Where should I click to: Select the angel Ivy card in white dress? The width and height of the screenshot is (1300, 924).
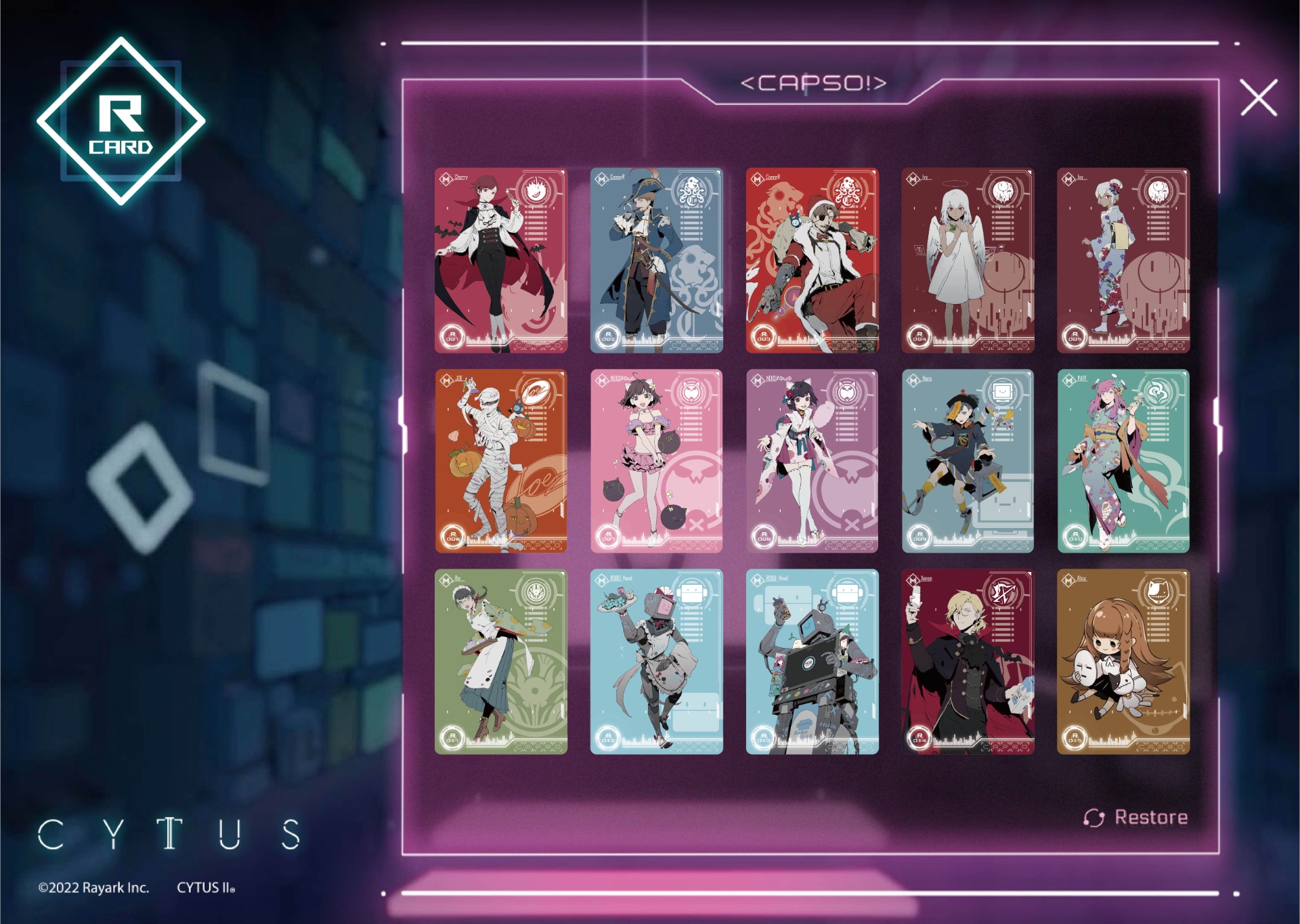pos(968,261)
